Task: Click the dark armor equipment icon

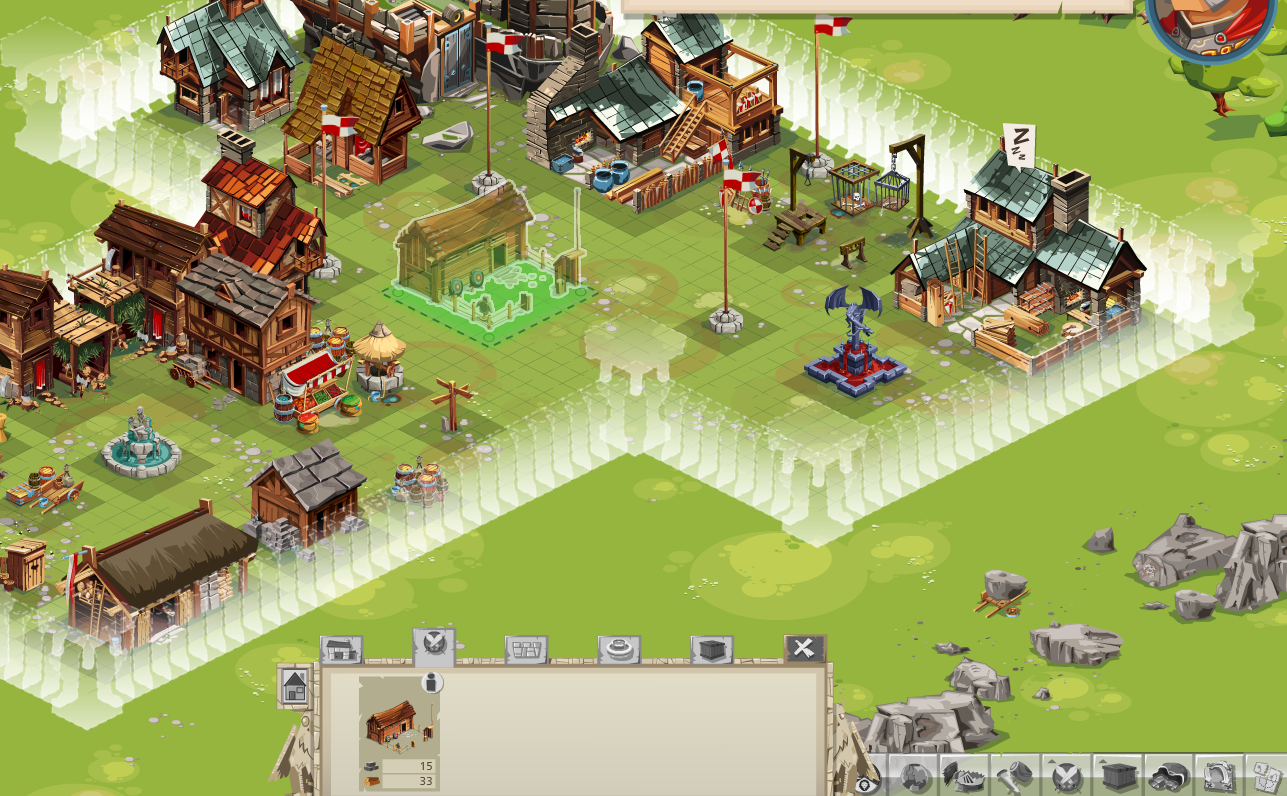Action: tap(1170, 779)
